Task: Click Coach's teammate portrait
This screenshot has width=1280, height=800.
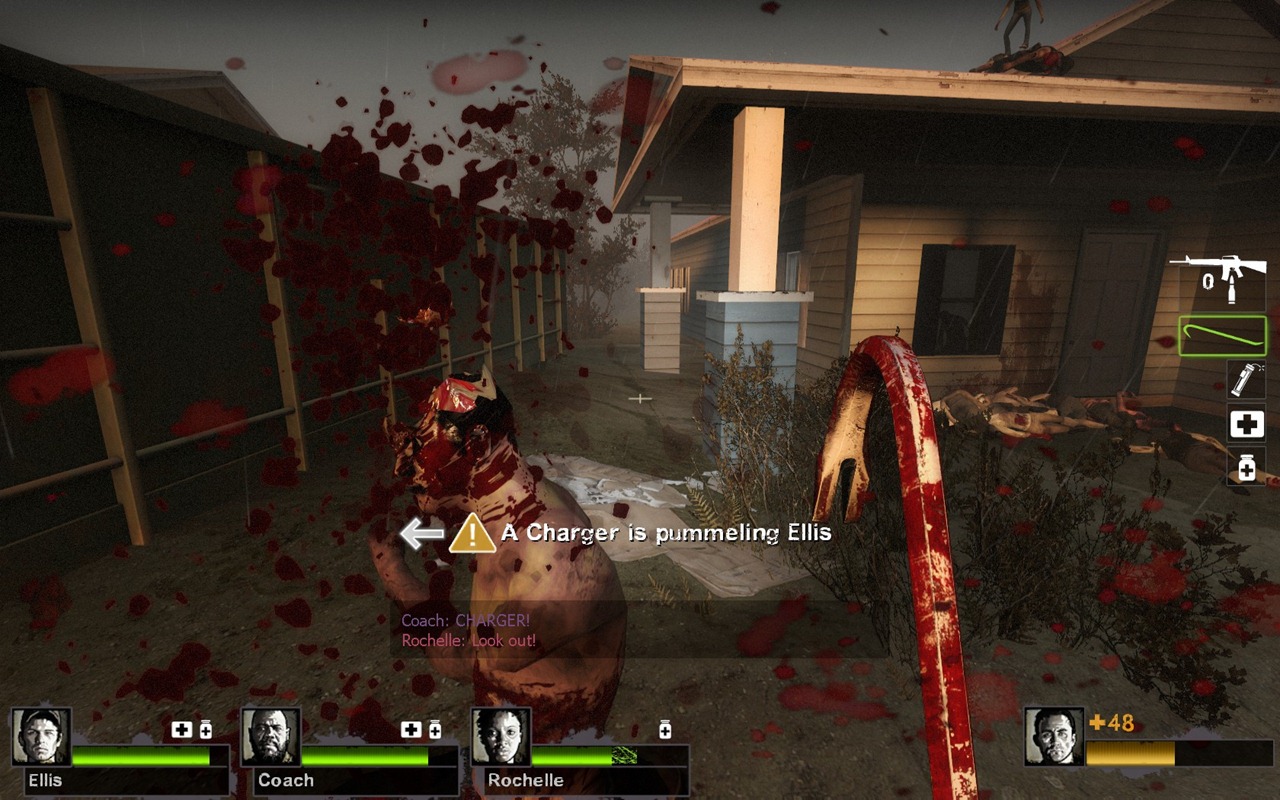Action: tap(270, 737)
